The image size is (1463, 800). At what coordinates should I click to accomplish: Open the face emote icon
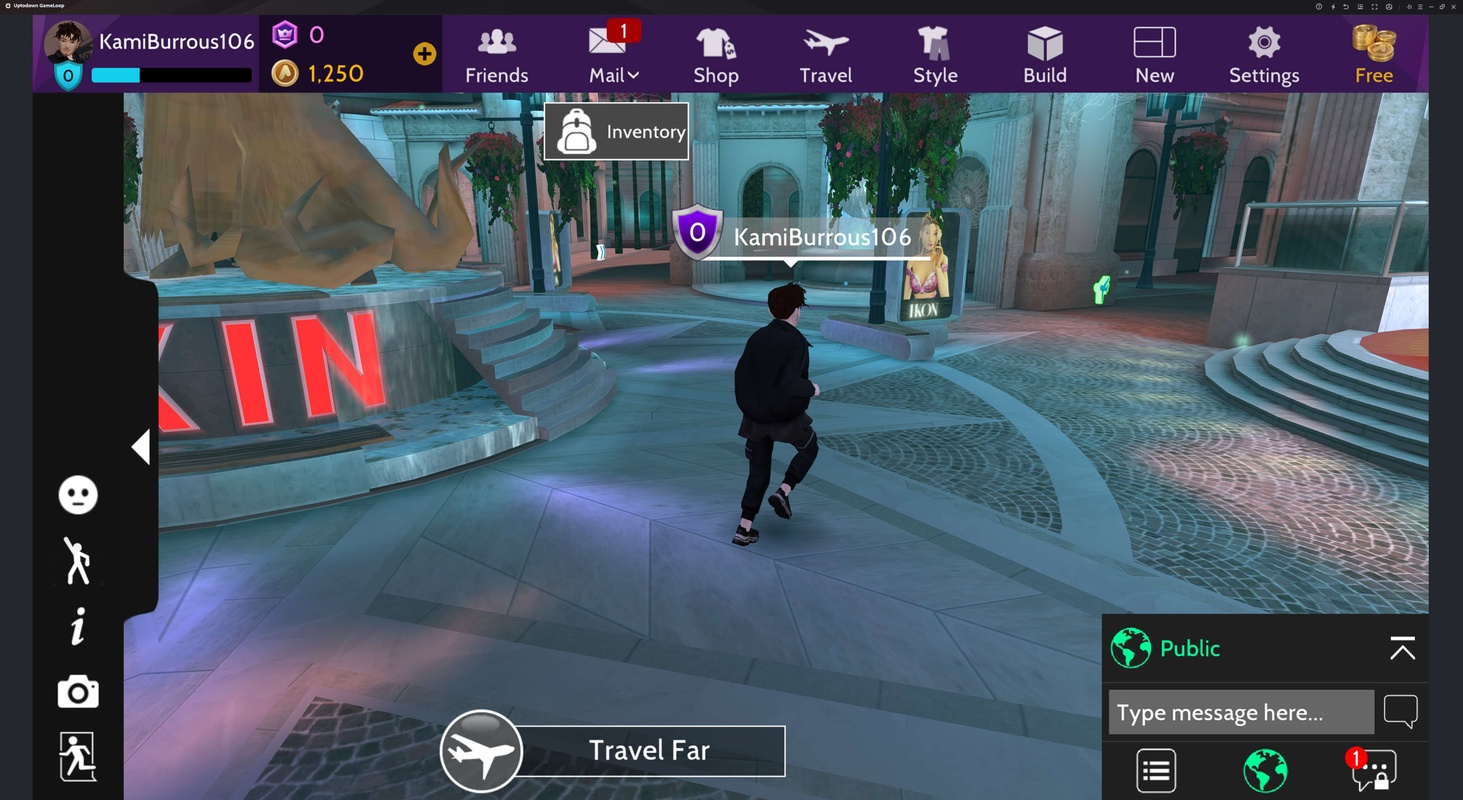coord(78,495)
